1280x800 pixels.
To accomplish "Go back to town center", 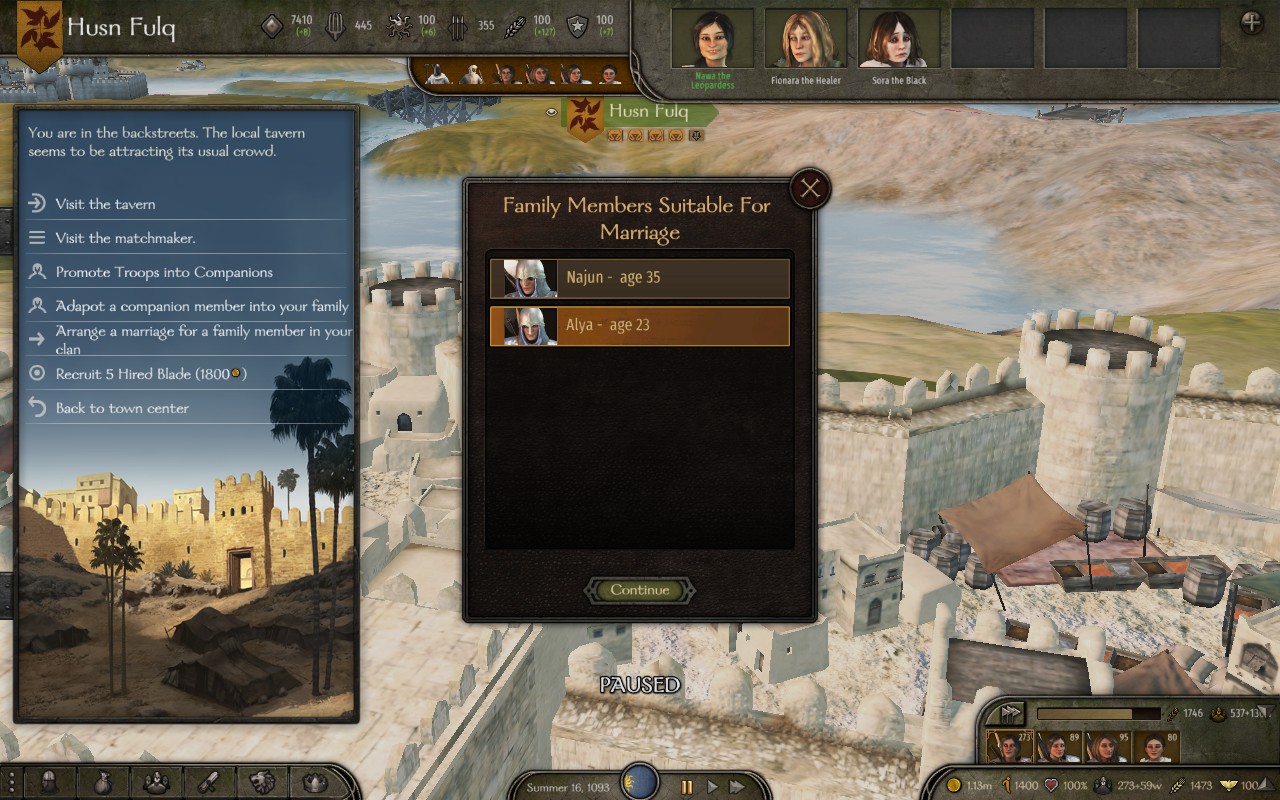I will click(x=122, y=408).
